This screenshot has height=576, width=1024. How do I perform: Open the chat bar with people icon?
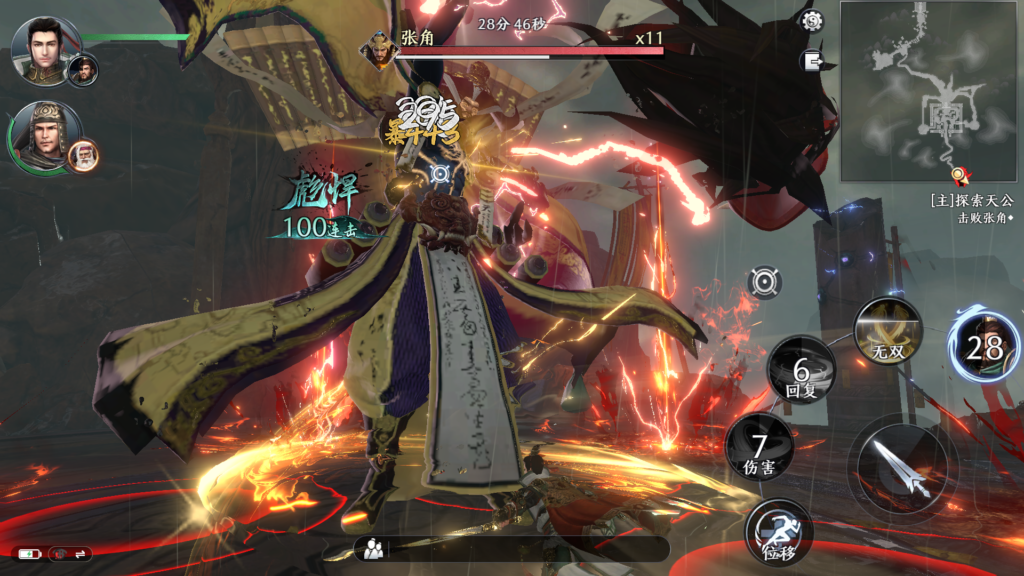click(x=510, y=548)
